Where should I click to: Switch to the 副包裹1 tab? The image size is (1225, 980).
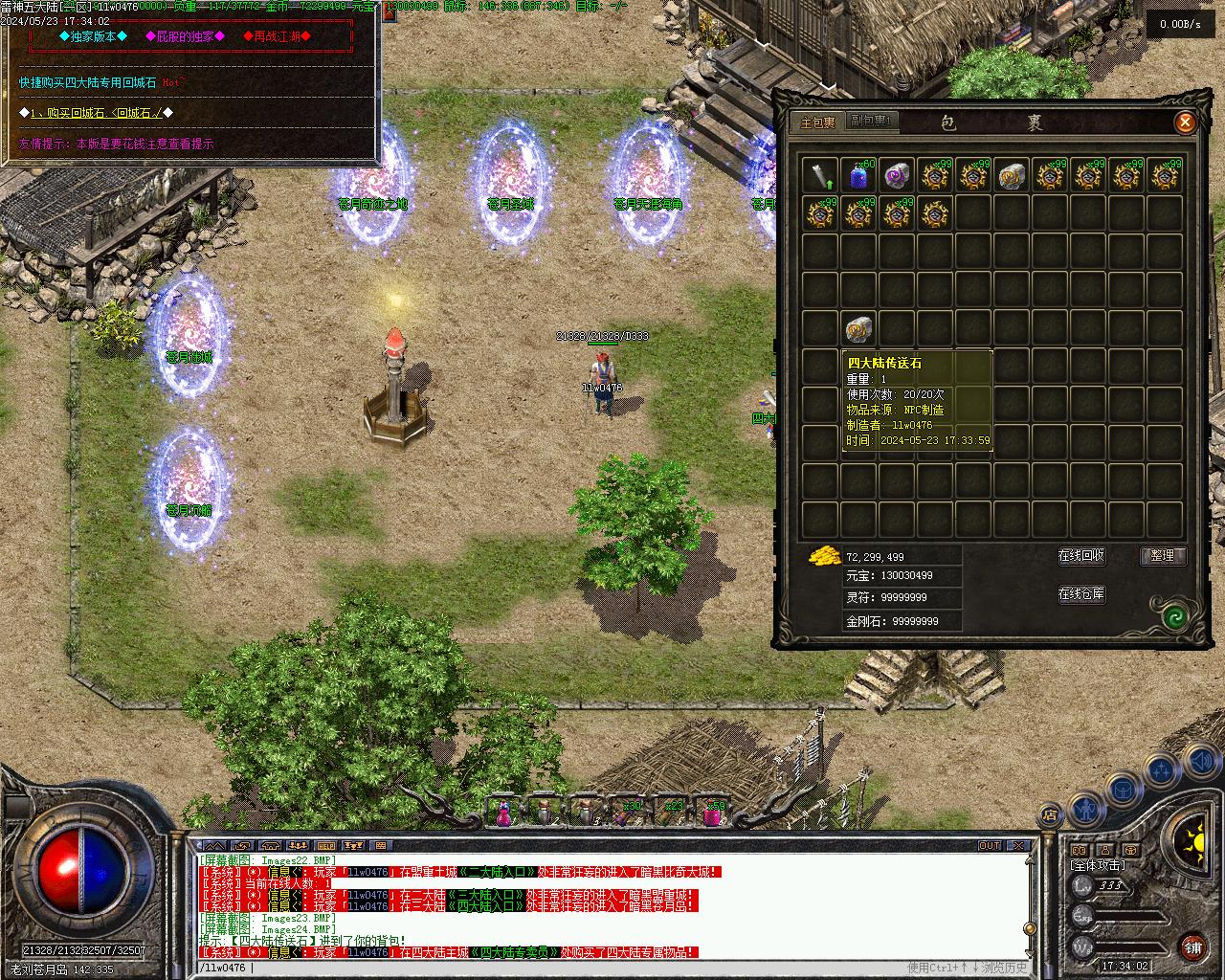[871, 122]
